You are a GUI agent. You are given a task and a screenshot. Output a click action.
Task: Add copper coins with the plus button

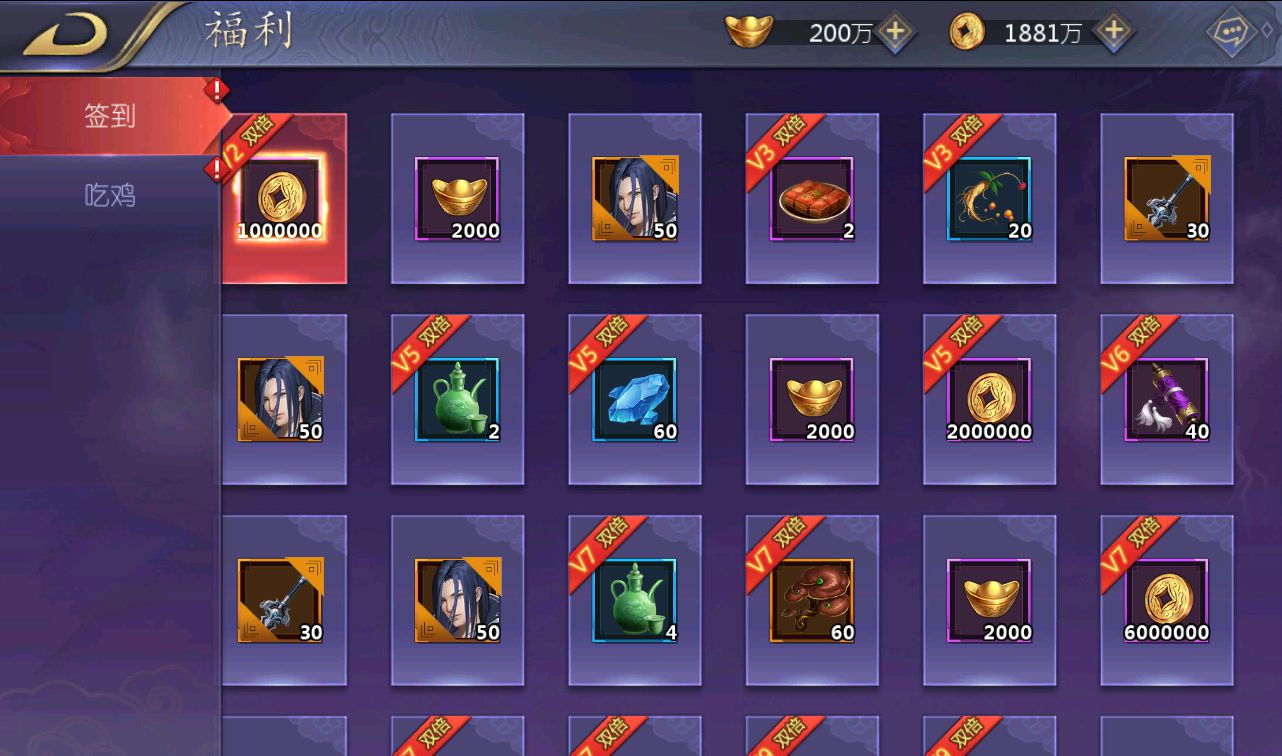[1112, 32]
